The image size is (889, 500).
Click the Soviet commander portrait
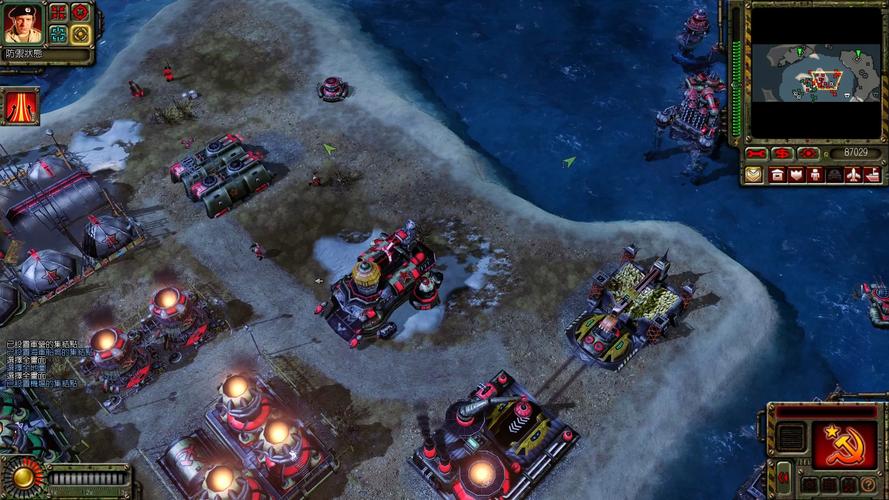tap(22, 23)
